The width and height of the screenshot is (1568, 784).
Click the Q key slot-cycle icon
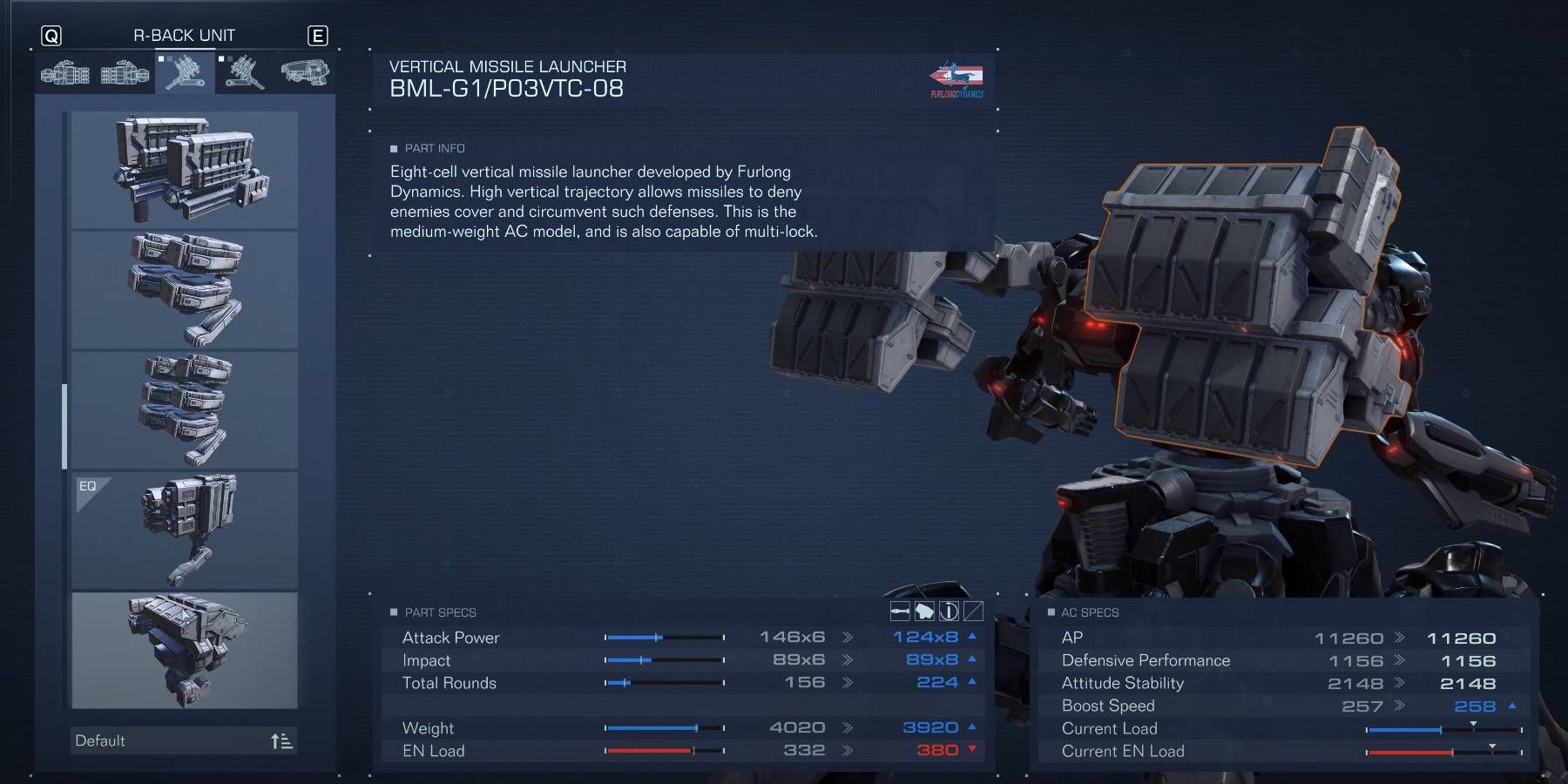53,35
